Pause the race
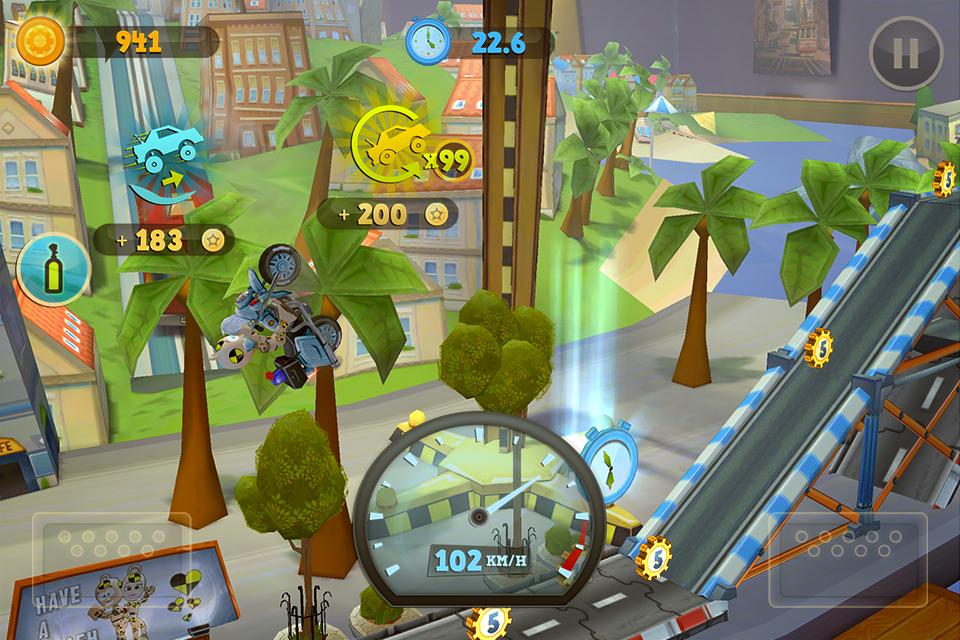The width and height of the screenshot is (960, 640). pyautogui.click(x=906, y=53)
